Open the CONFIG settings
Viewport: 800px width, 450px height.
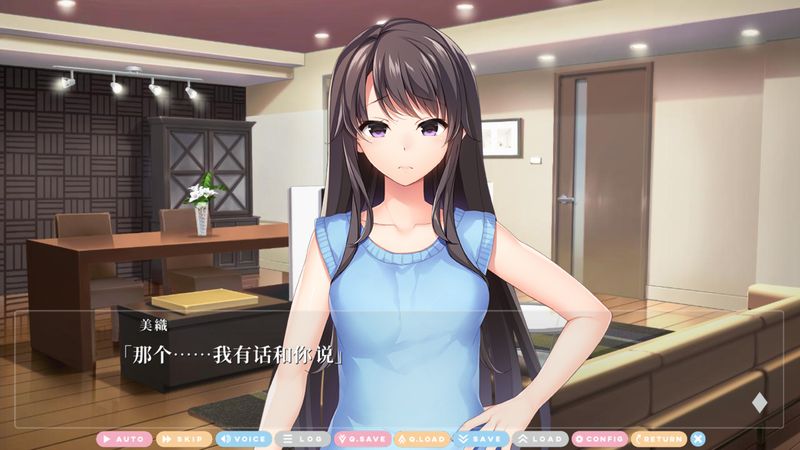(x=599, y=439)
